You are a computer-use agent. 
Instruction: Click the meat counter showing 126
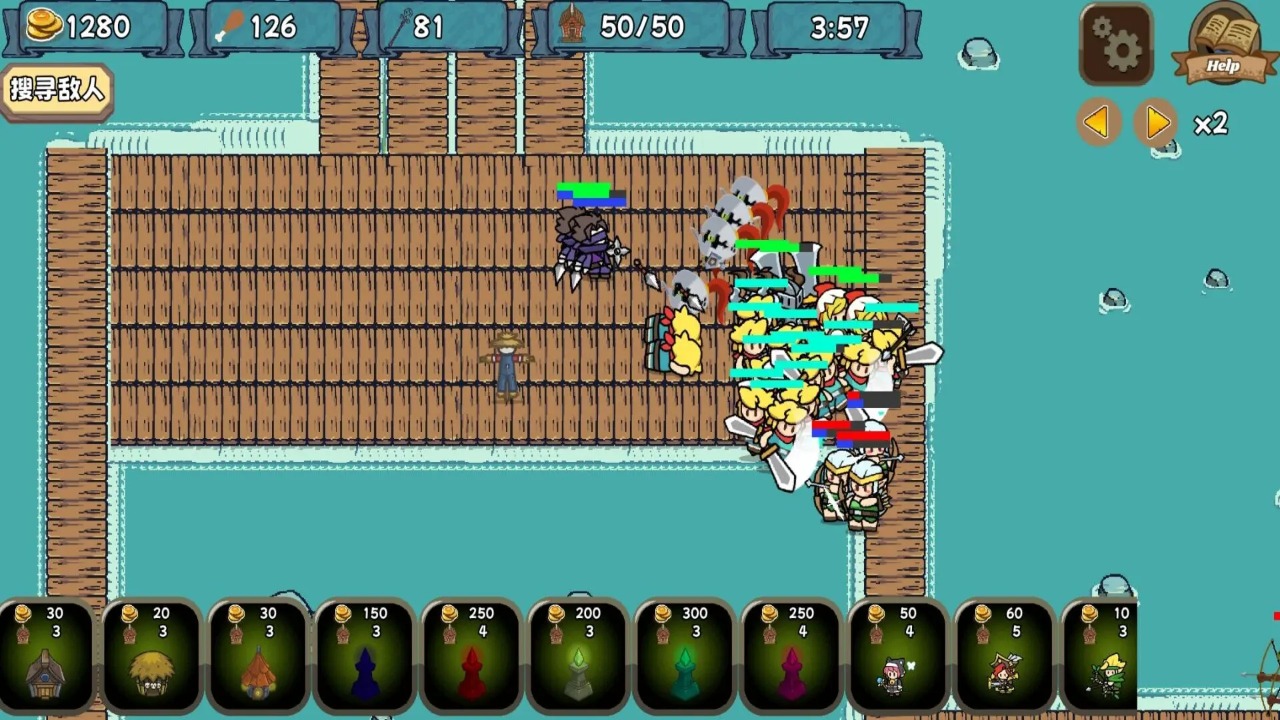click(265, 27)
